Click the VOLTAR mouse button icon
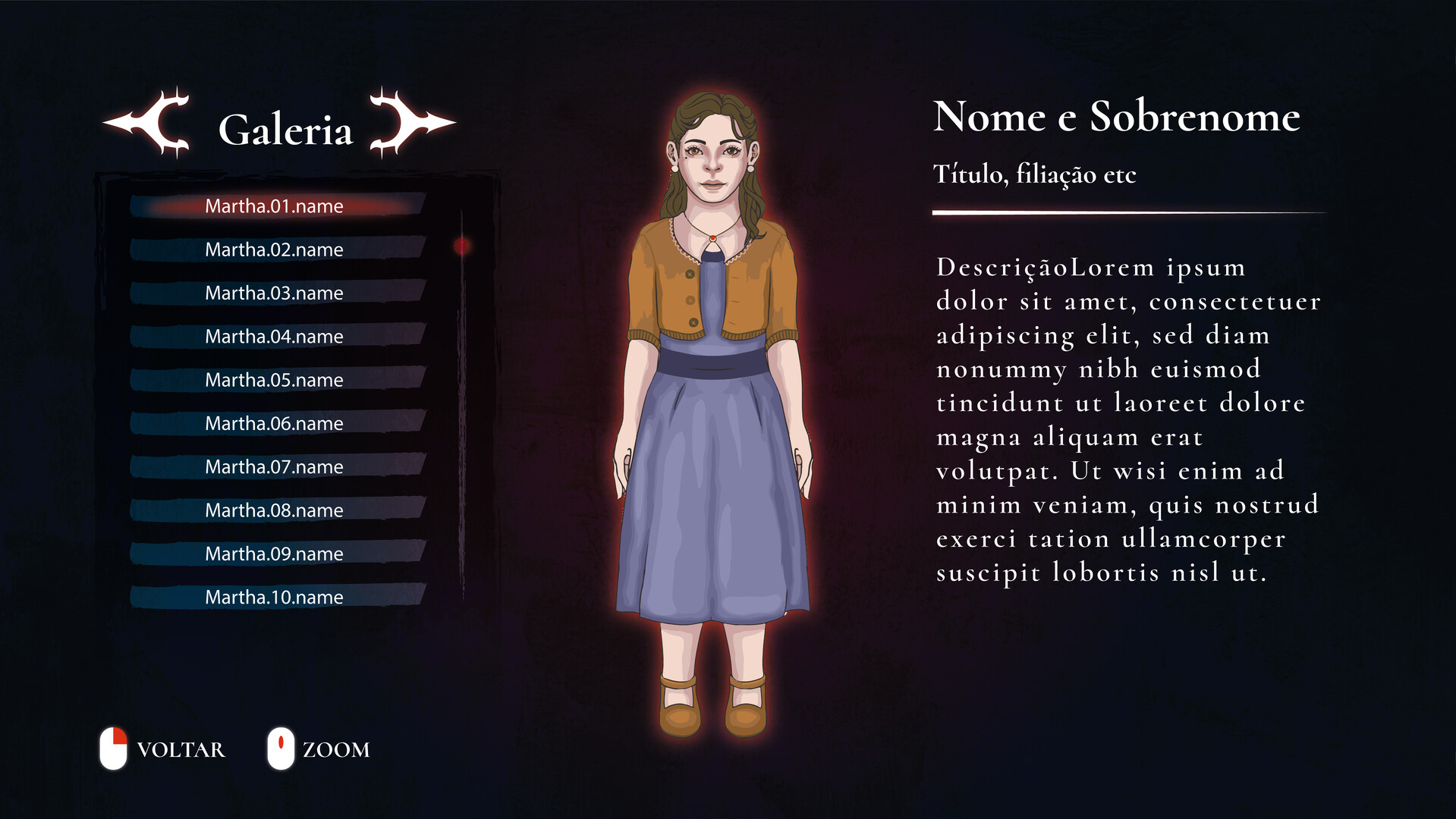Screen dimensions: 1456x819 click(115, 749)
